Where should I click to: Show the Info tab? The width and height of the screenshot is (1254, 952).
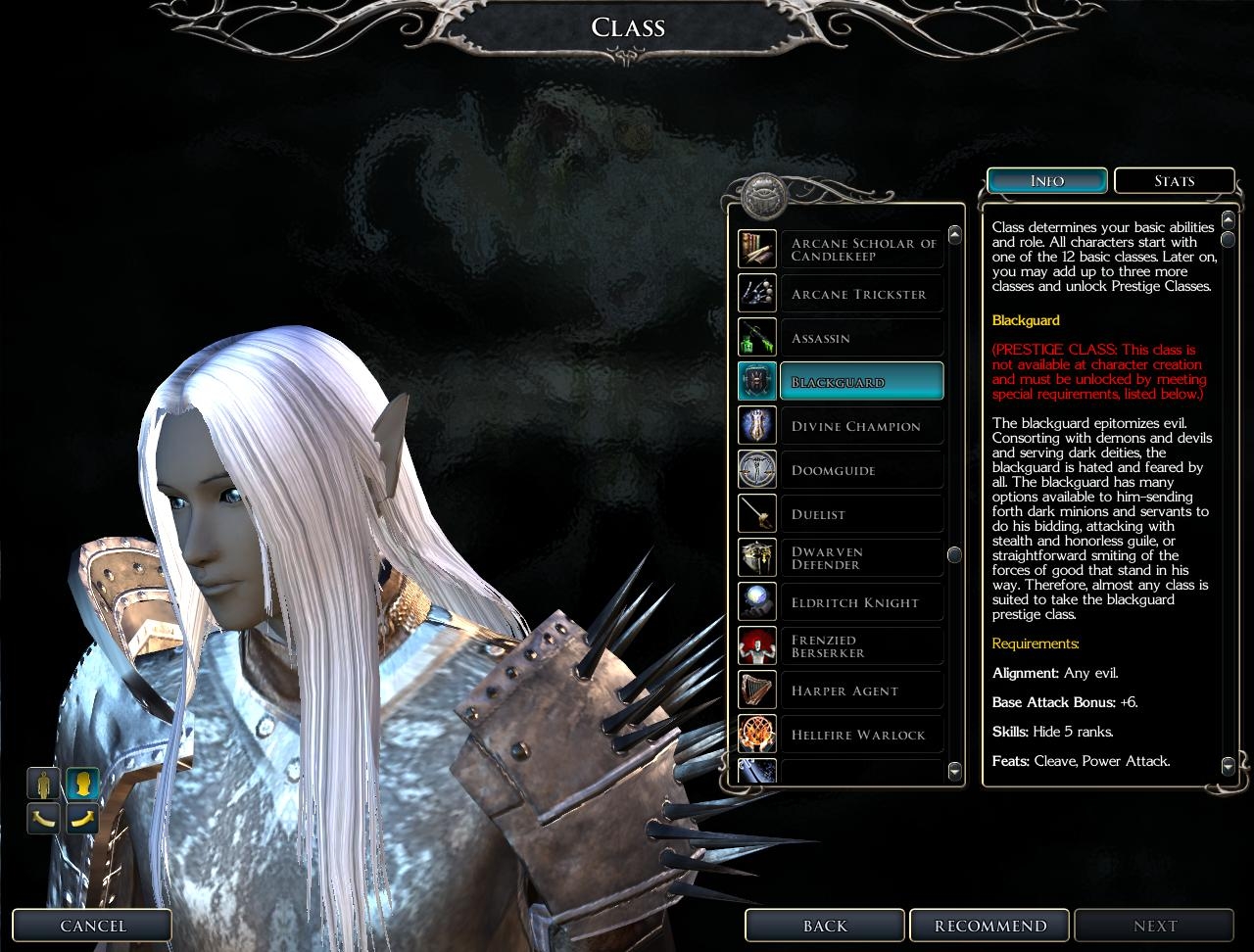(x=1047, y=181)
